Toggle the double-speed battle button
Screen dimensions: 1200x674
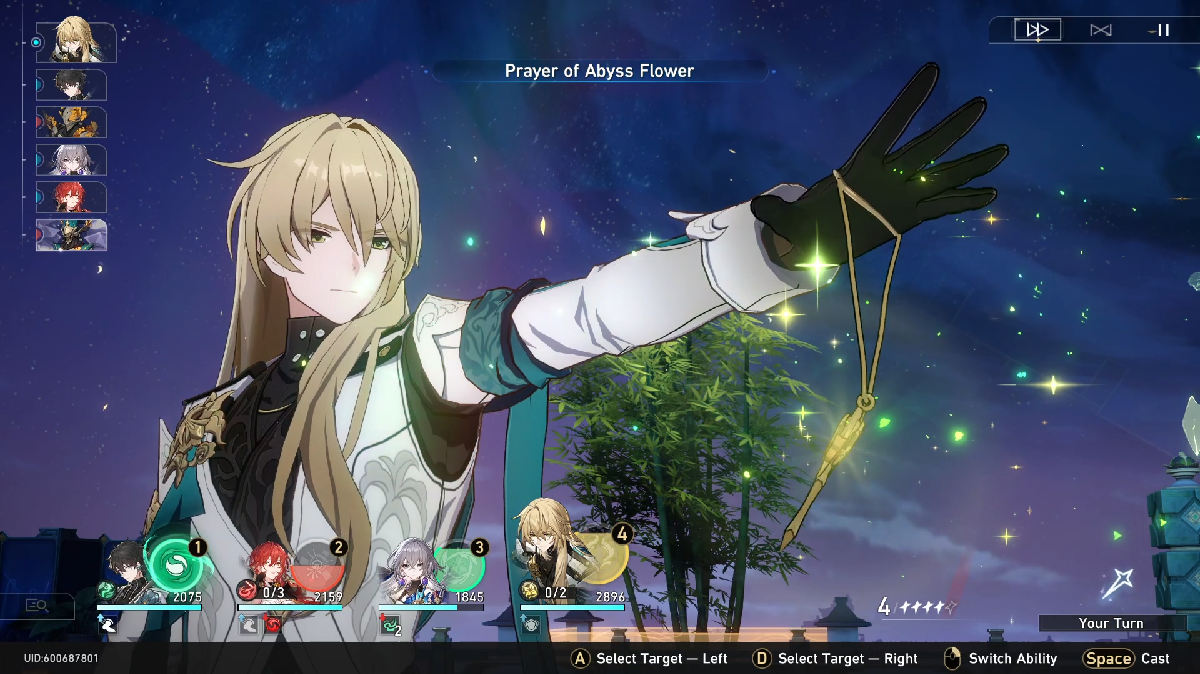coord(1037,30)
